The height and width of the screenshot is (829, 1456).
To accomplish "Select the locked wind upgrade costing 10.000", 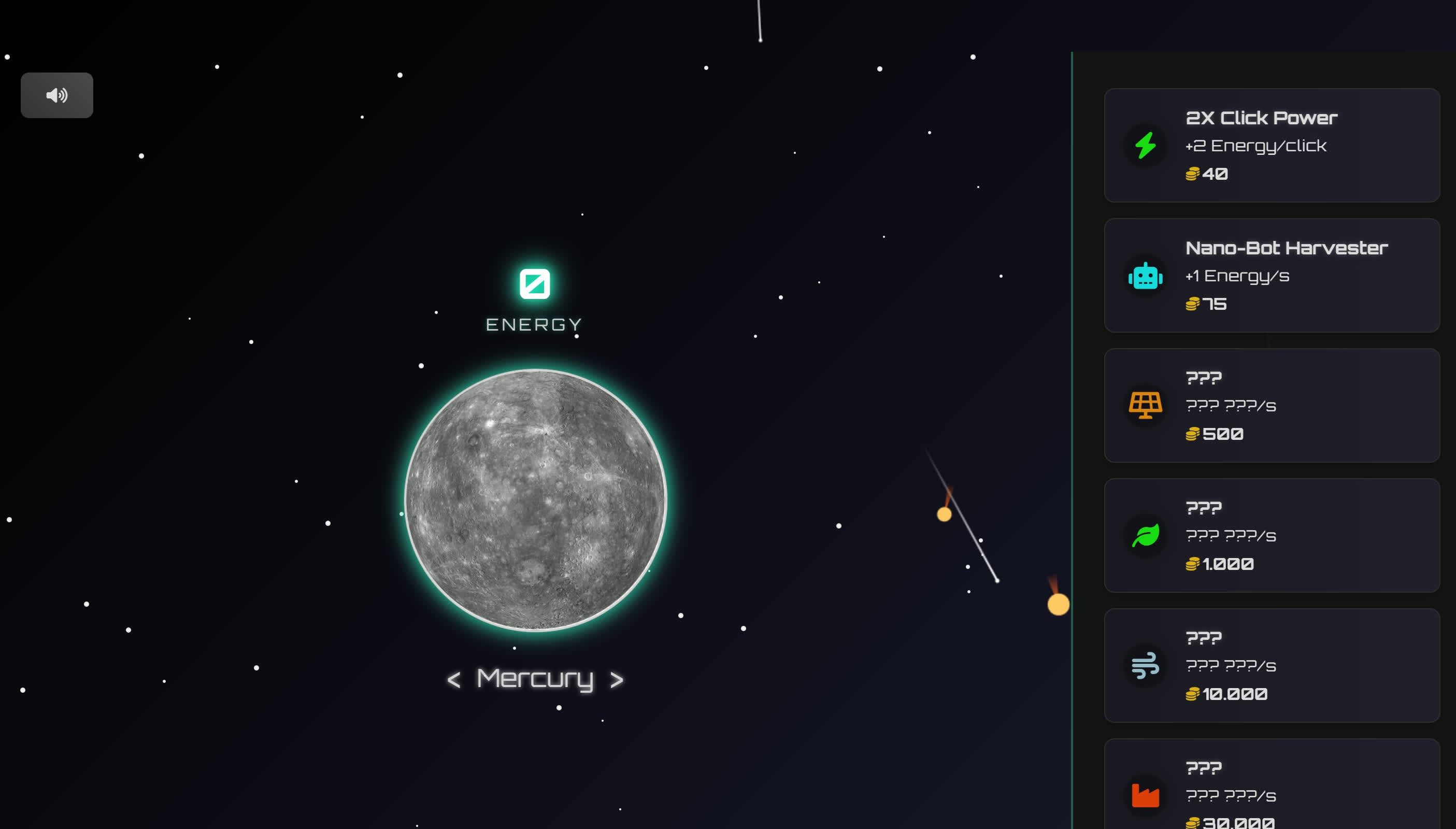I will pyautogui.click(x=1271, y=665).
